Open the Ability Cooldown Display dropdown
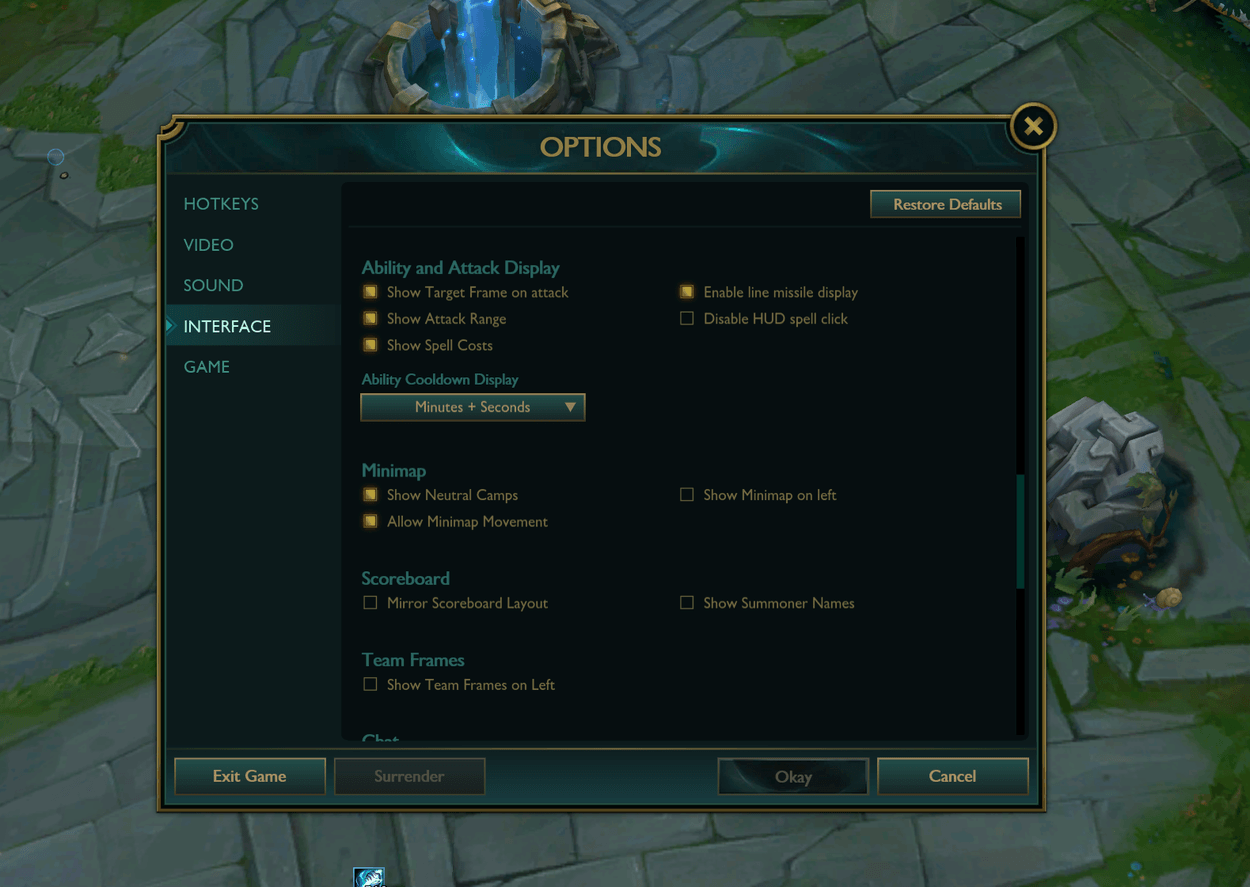This screenshot has height=887, width=1250. 473,407
